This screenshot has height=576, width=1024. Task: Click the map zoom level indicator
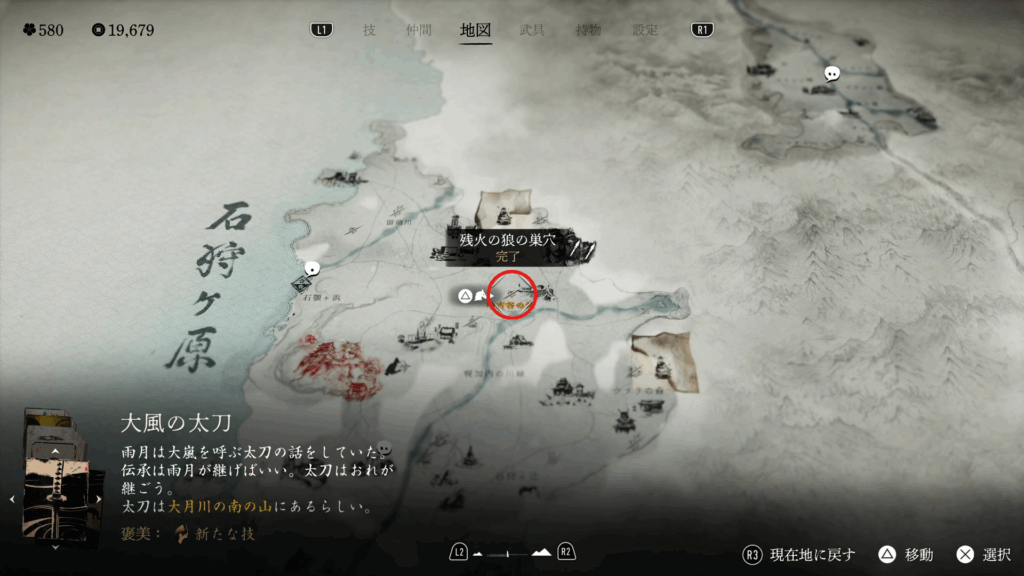(512, 552)
